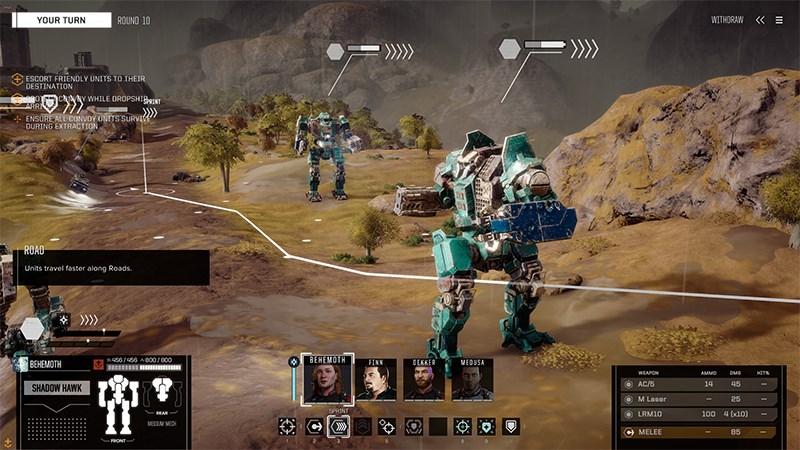This screenshot has height=450, width=800.
Task: Open the Shadow Hawk mech label
Action: click(x=58, y=388)
